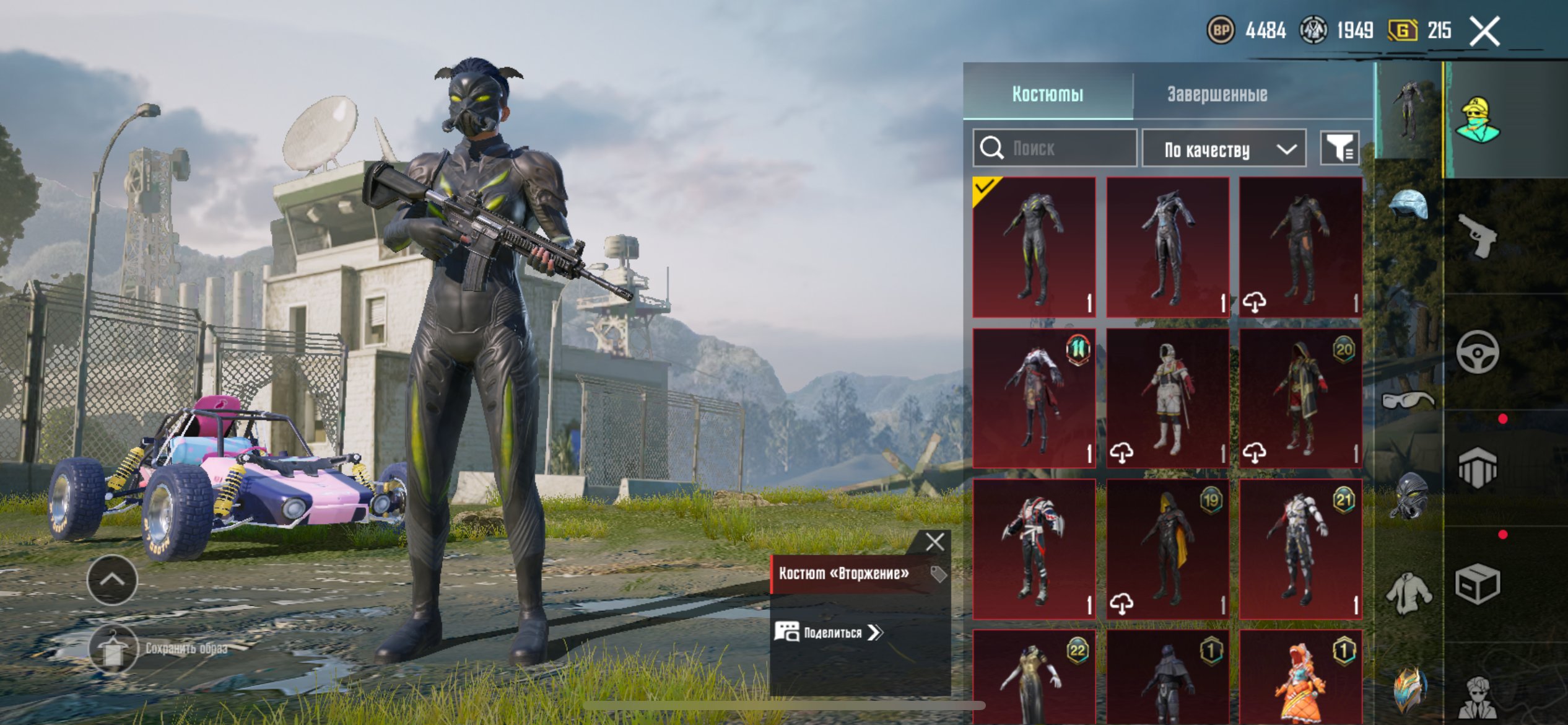Viewport: 1568px width, 725px height.
Task: Choose the white hooded outfit with red accents
Action: pos(1167,398)
